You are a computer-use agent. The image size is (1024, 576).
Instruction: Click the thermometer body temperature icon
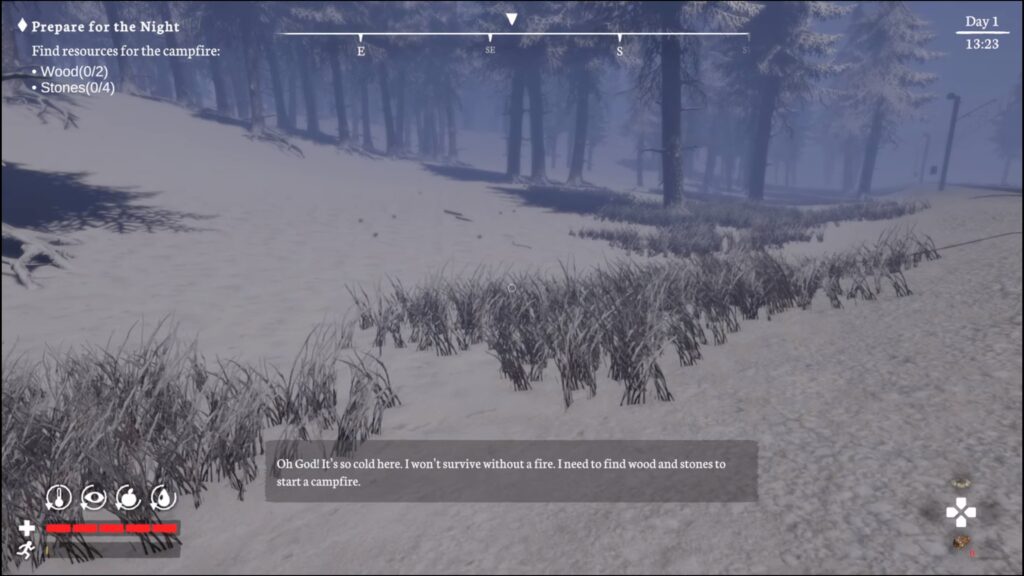tap(59, 496)
